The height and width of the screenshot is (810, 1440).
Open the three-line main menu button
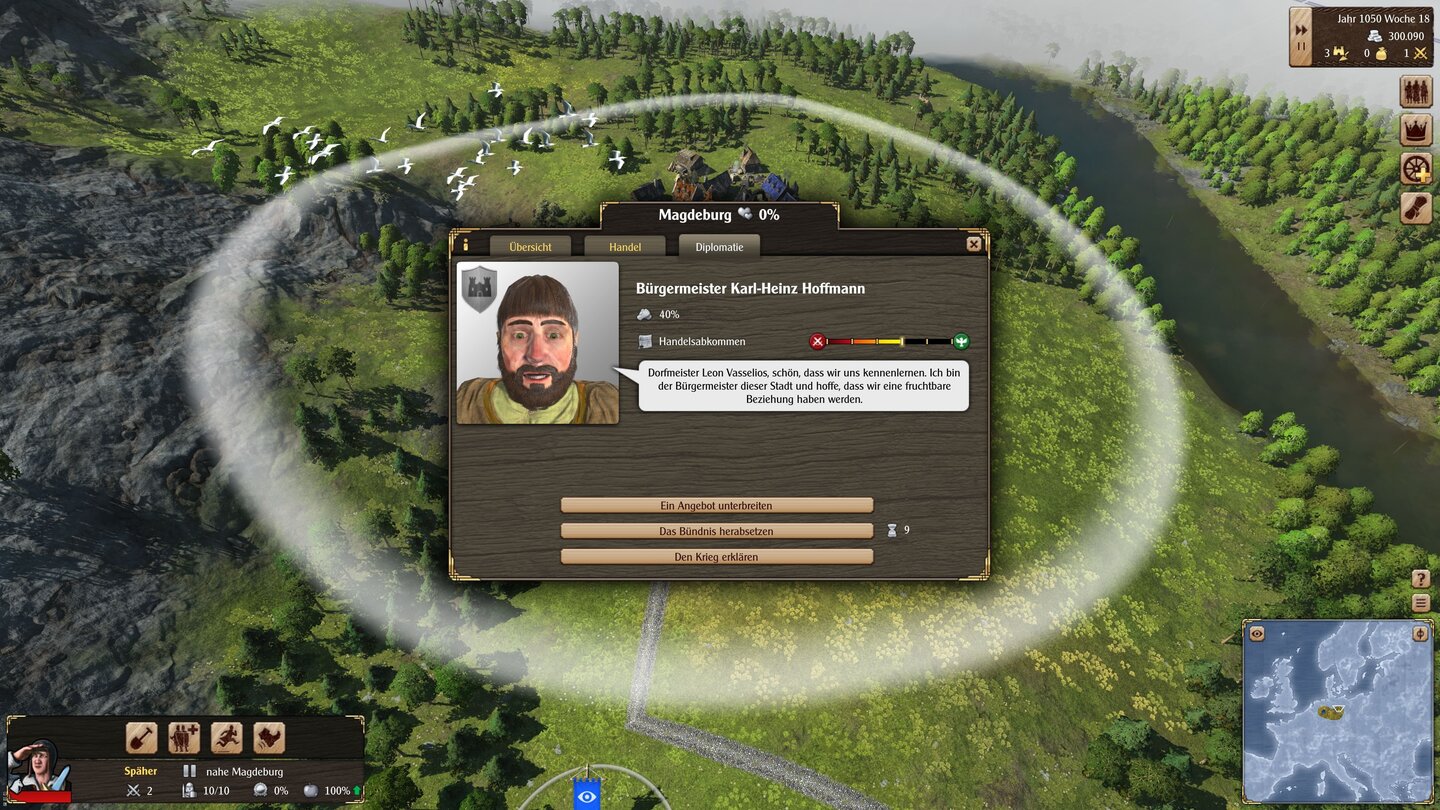[x=1421, y=602]
